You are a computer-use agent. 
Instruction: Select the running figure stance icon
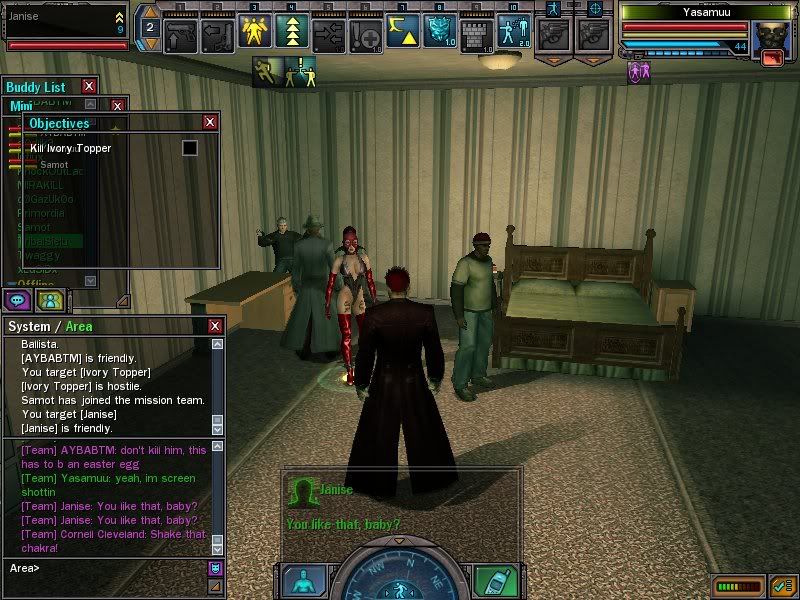[x=267, y=72]
